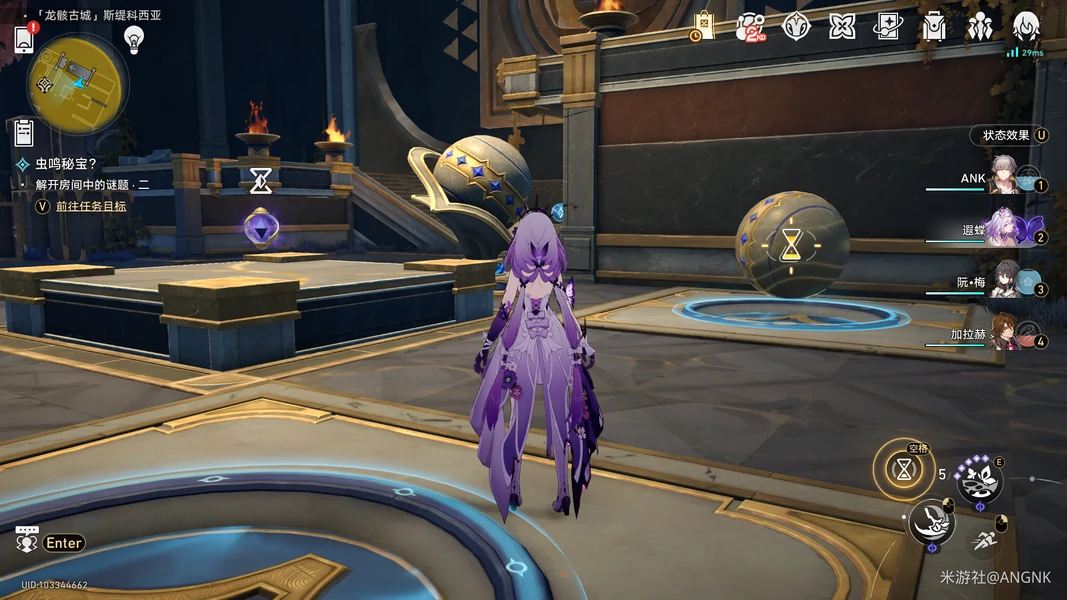Select the 虫鸣秘宝? quest tracker

(66, 163)
